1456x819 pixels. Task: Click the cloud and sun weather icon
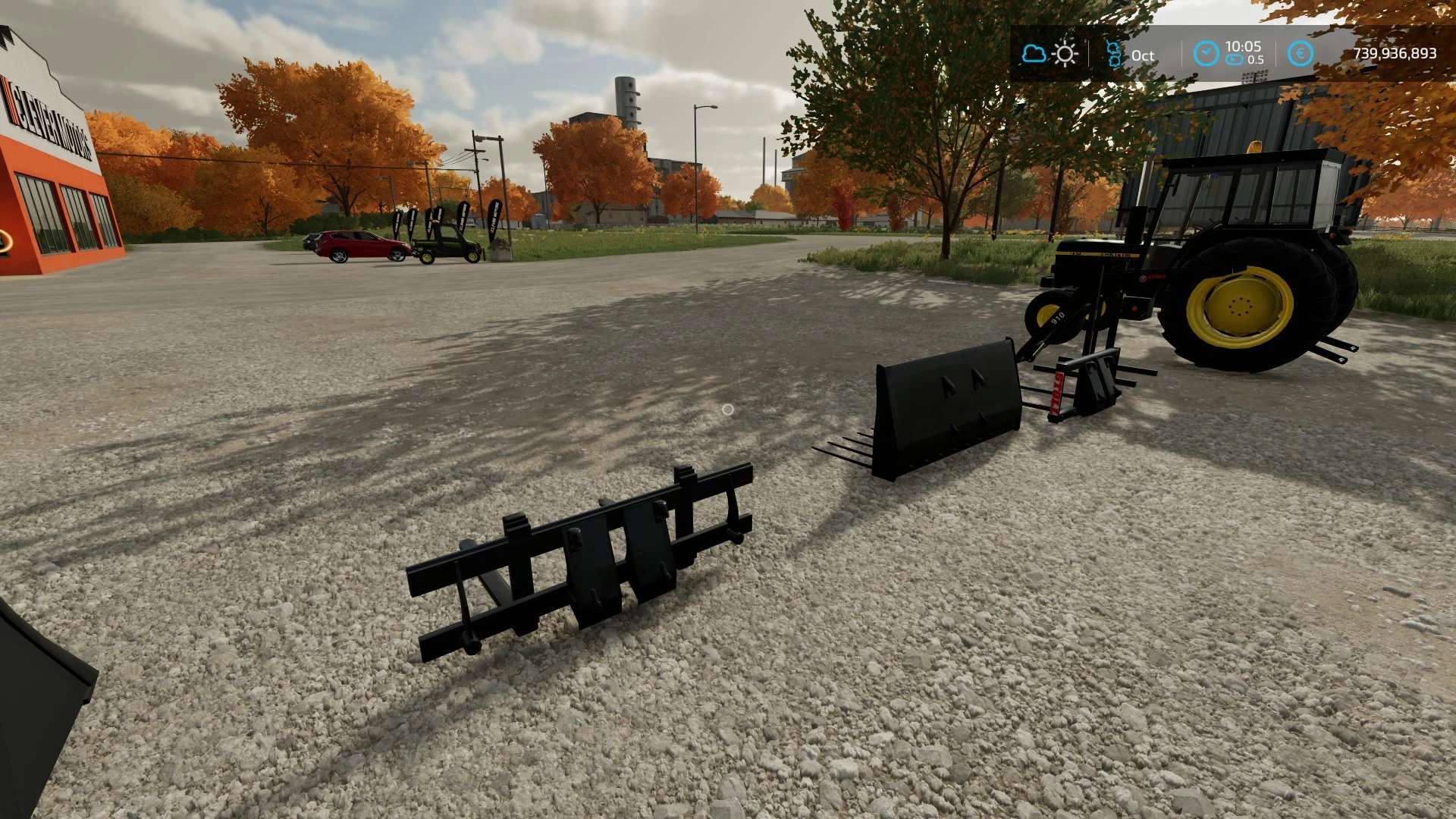click(x=1050, y=54)
